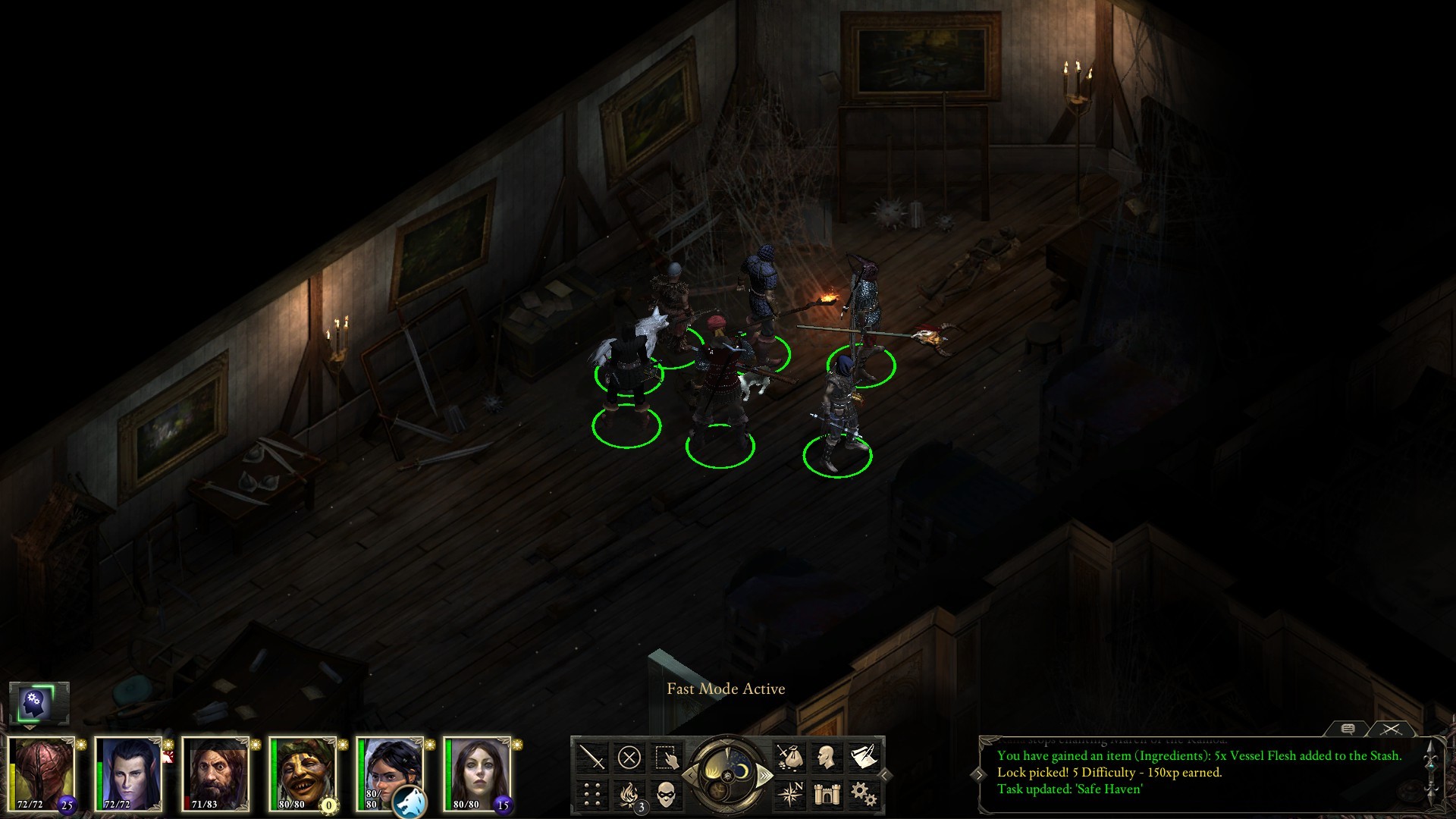Screen dimensions: 1456x819
Task: Rest using the campfire icon
Action: tap(629, 794)
